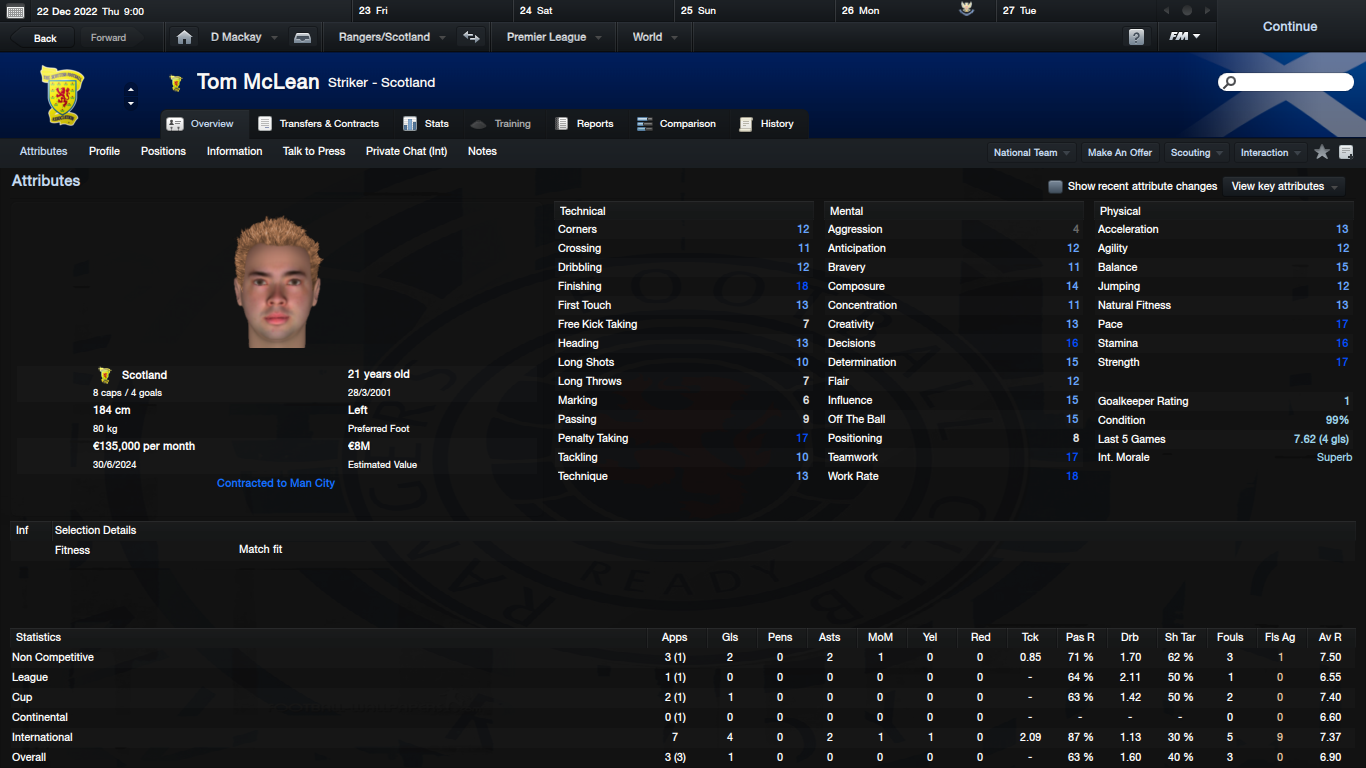Select Talk to Press option
Viewport: 1366px width, 768px height.
[x=314, y=151]
